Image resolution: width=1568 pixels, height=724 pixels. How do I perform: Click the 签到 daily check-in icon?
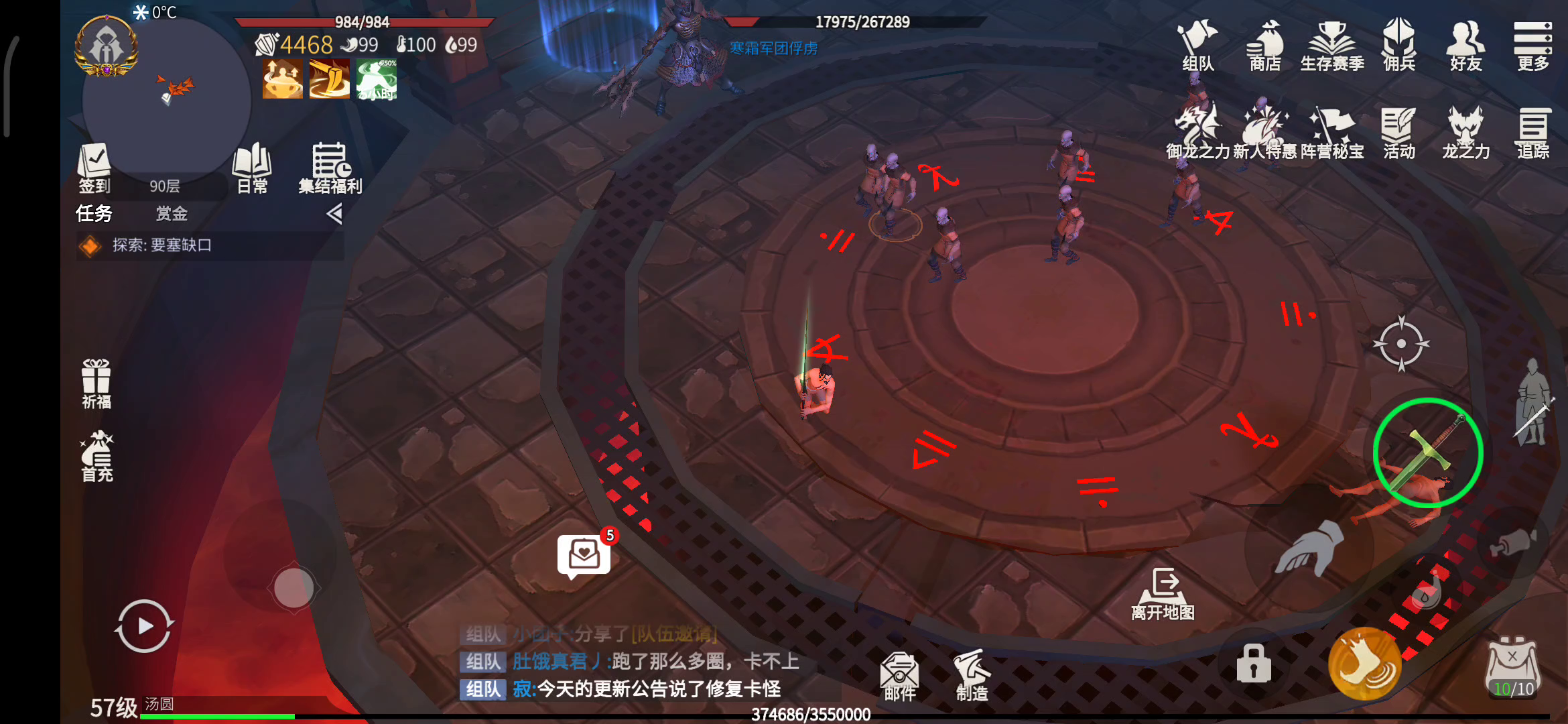(x=94, y=168)
